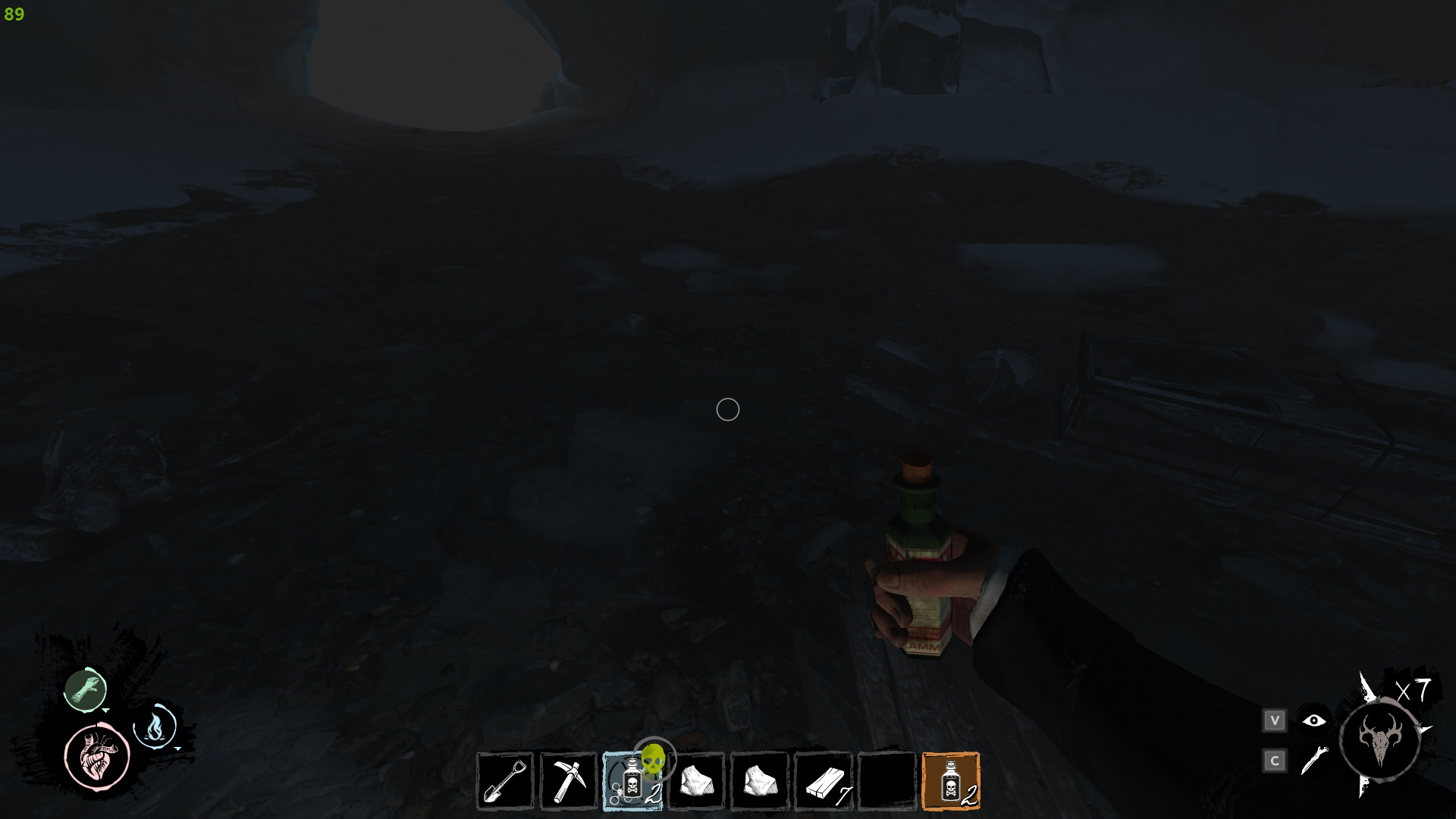Viewport: 1456px width, 819px height.
Task: Open the anatomical heart health icon
Action: (x=98, y=756)
